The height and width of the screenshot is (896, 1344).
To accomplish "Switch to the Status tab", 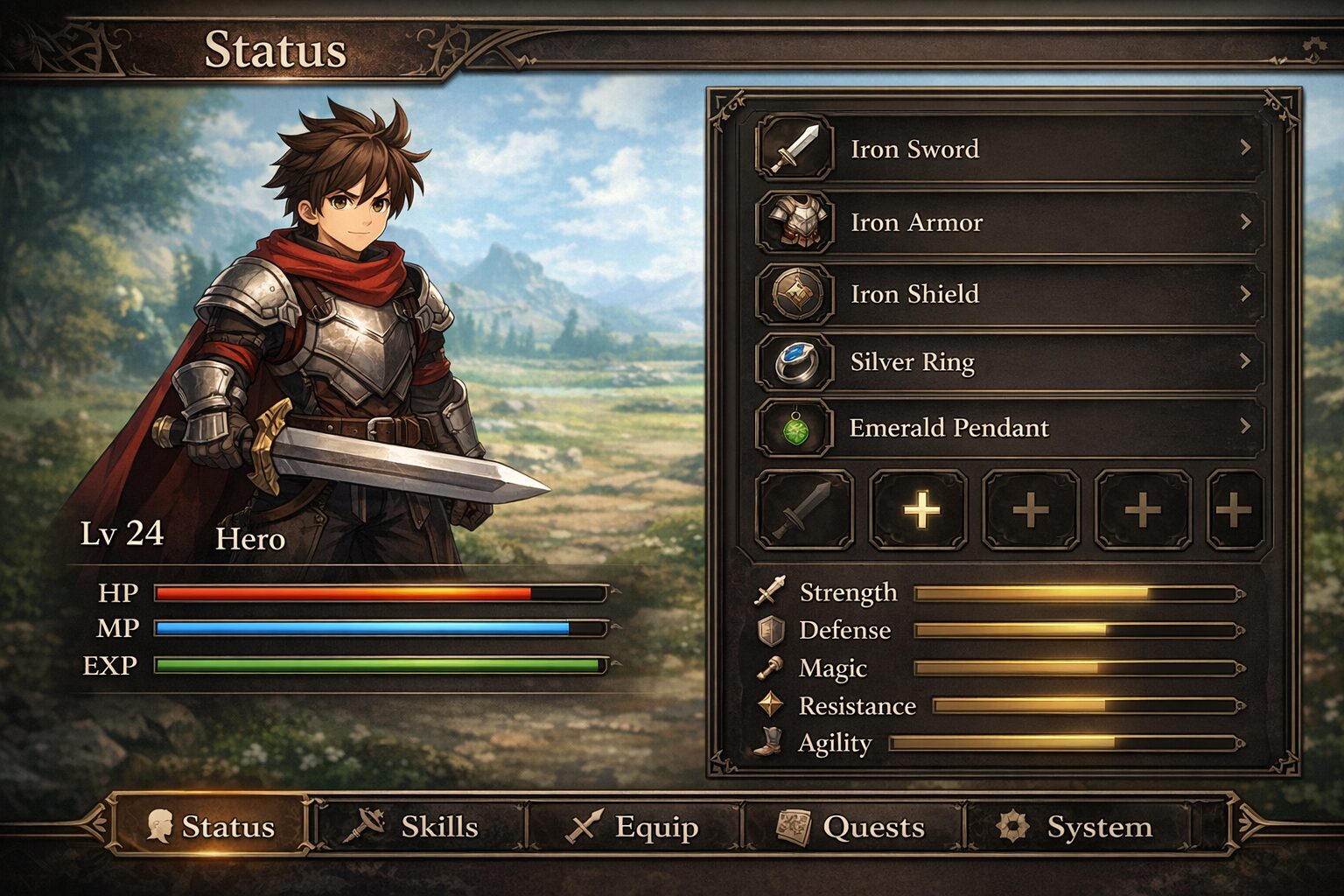I will 211,826.
